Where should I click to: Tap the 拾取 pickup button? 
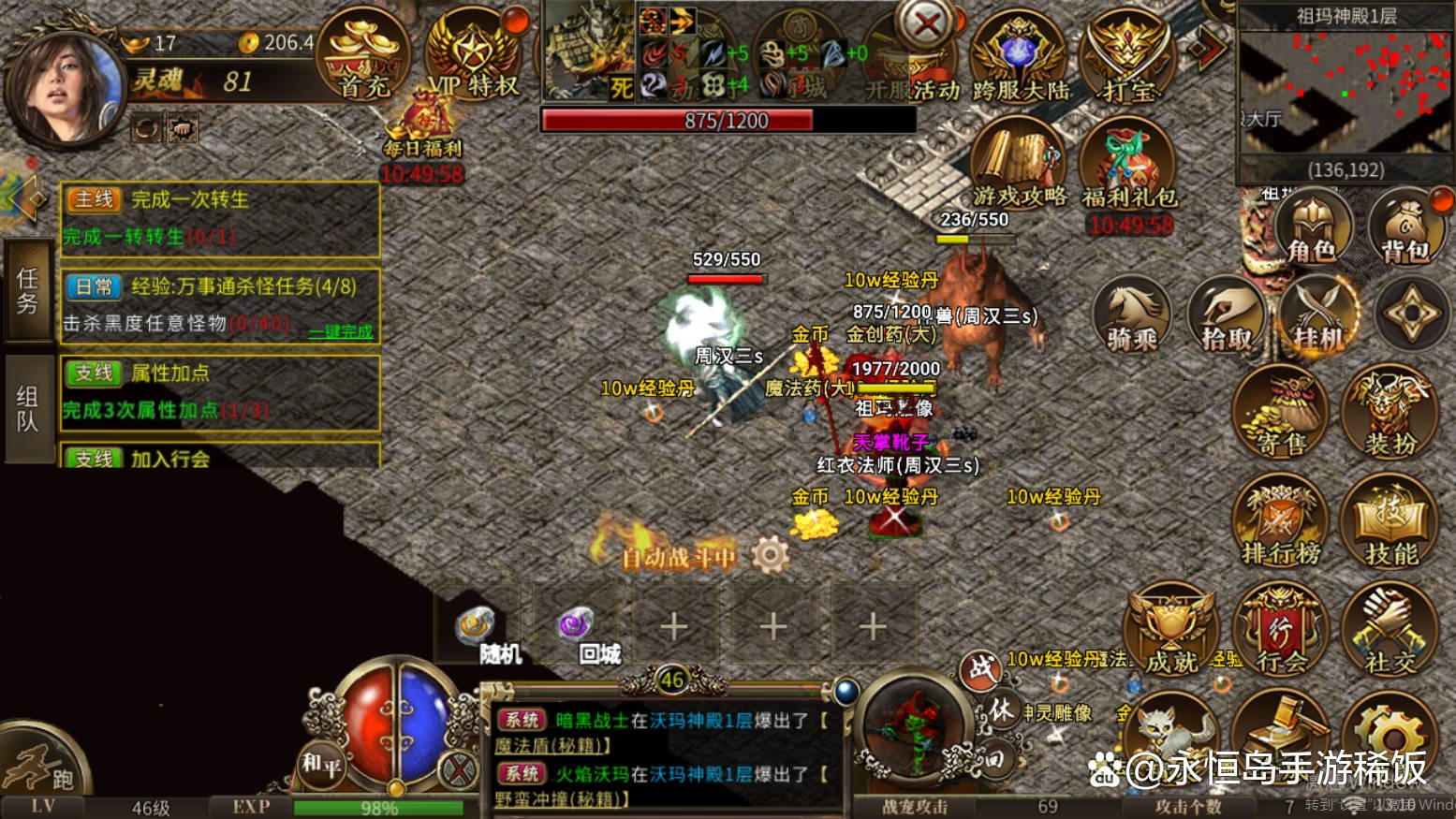point(1227,315)
